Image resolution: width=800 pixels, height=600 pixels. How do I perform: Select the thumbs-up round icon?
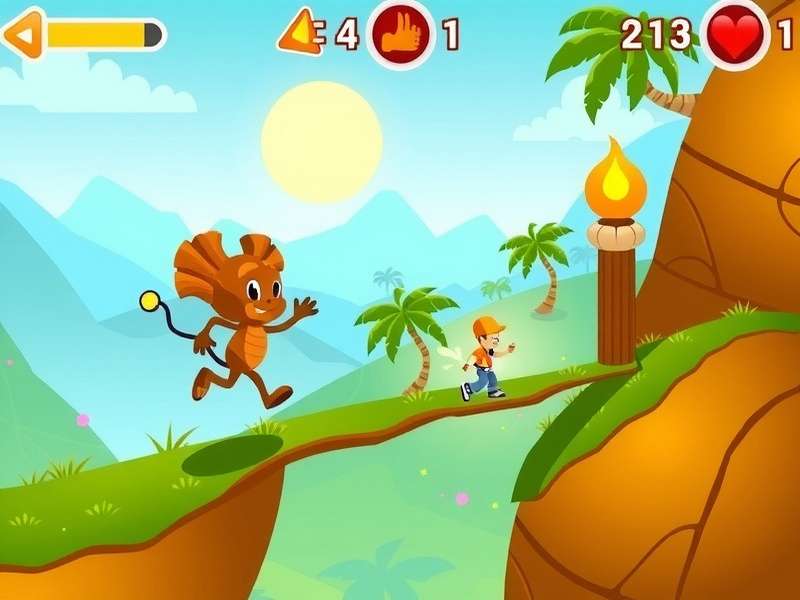[x=401, y=34]
